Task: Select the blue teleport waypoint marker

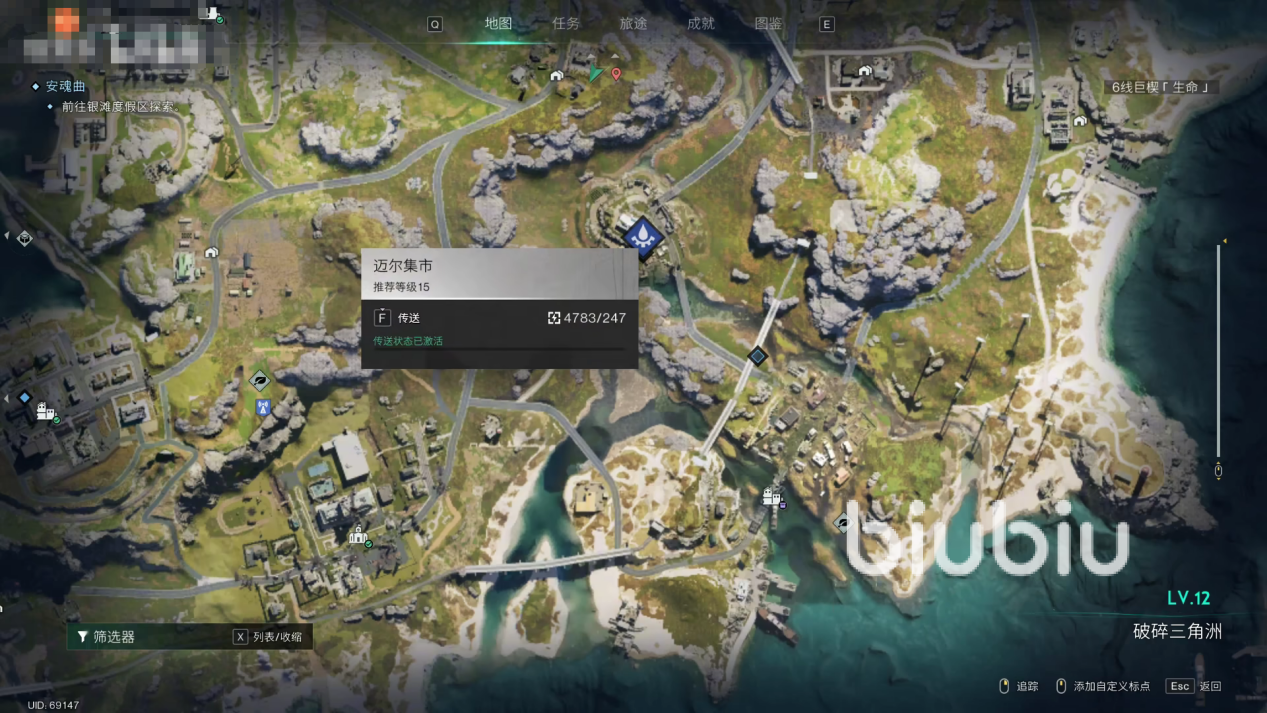Action: [x=642, y=237]
